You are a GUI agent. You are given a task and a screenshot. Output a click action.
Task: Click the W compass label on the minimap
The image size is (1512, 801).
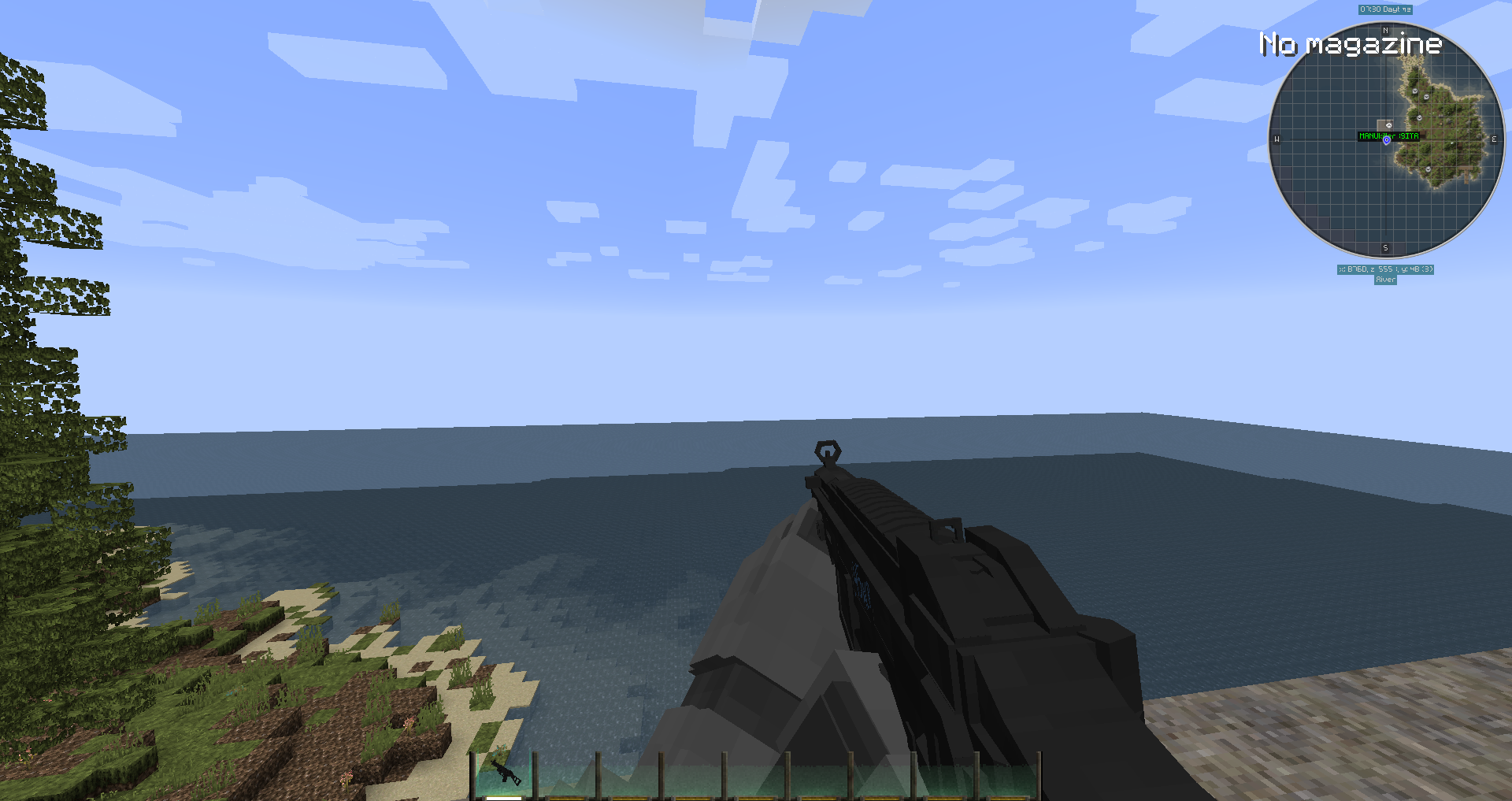pyautogui.click(x=1277, y=139)
